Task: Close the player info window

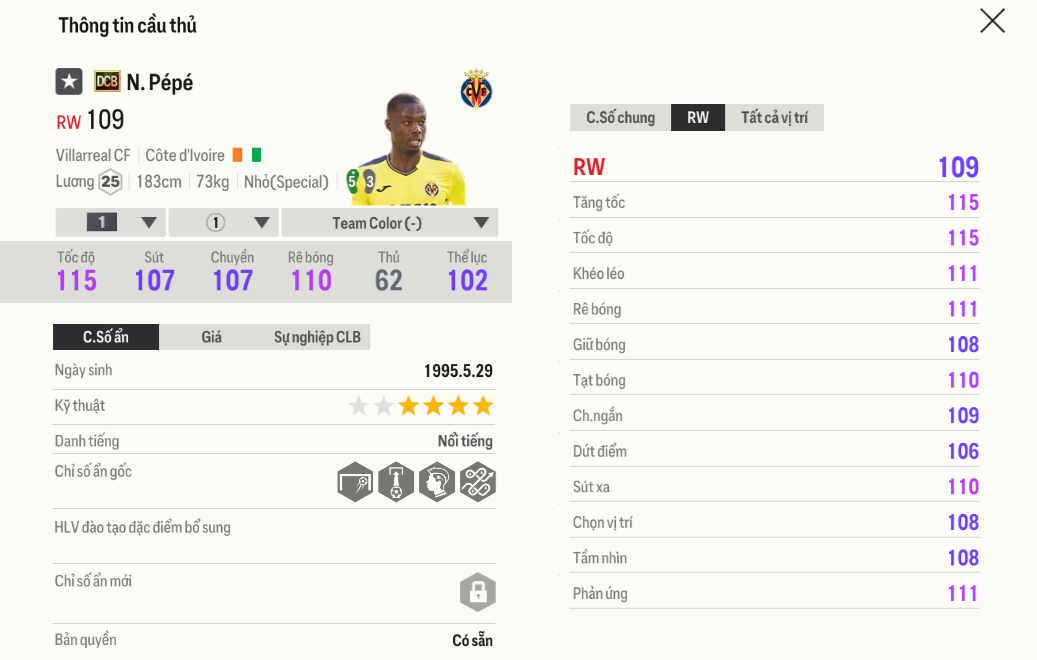Action: click(x=992, y=21)
